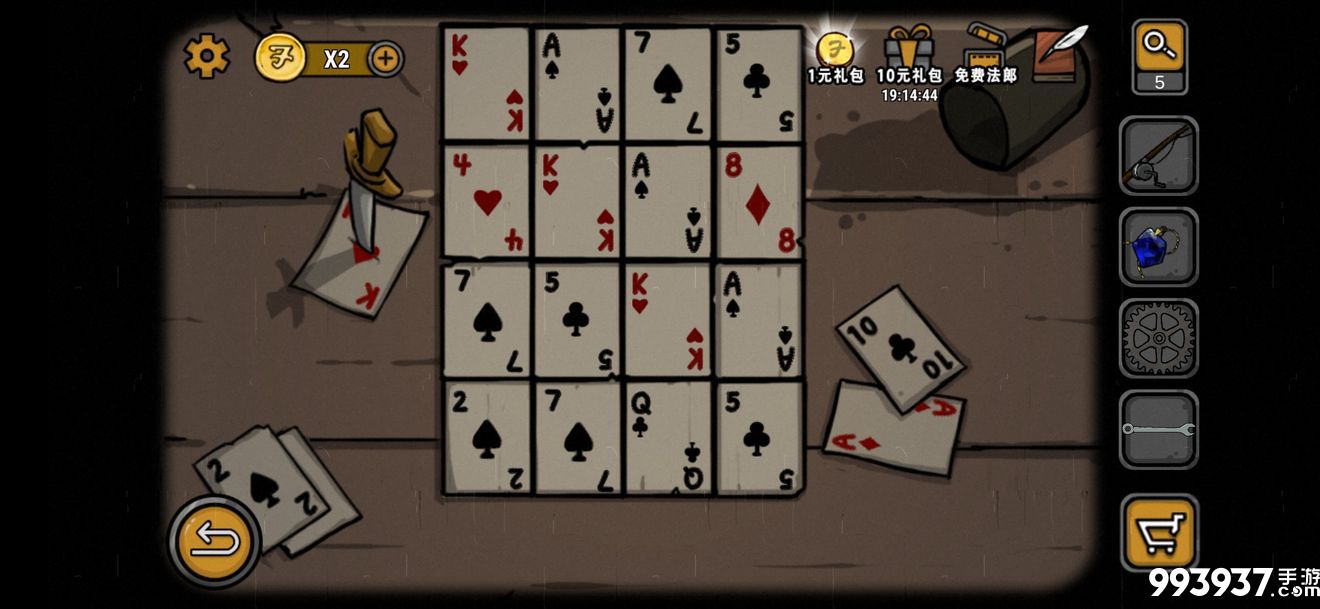Select the blue gem inventory item
This screenshot has width=1320, height=609.
pyautogui.click(x=1158, y=248)
